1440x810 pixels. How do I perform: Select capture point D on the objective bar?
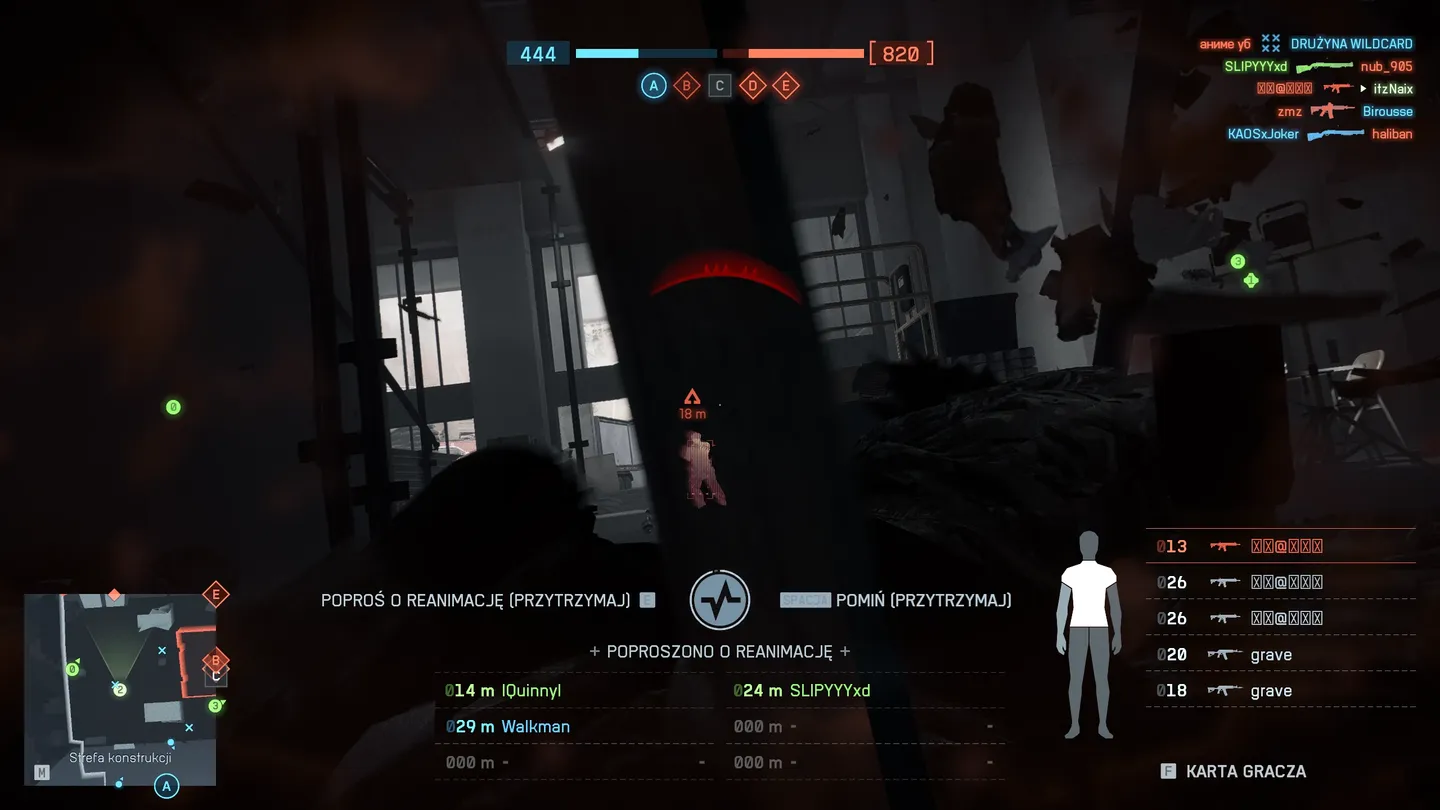pos(752,86)
